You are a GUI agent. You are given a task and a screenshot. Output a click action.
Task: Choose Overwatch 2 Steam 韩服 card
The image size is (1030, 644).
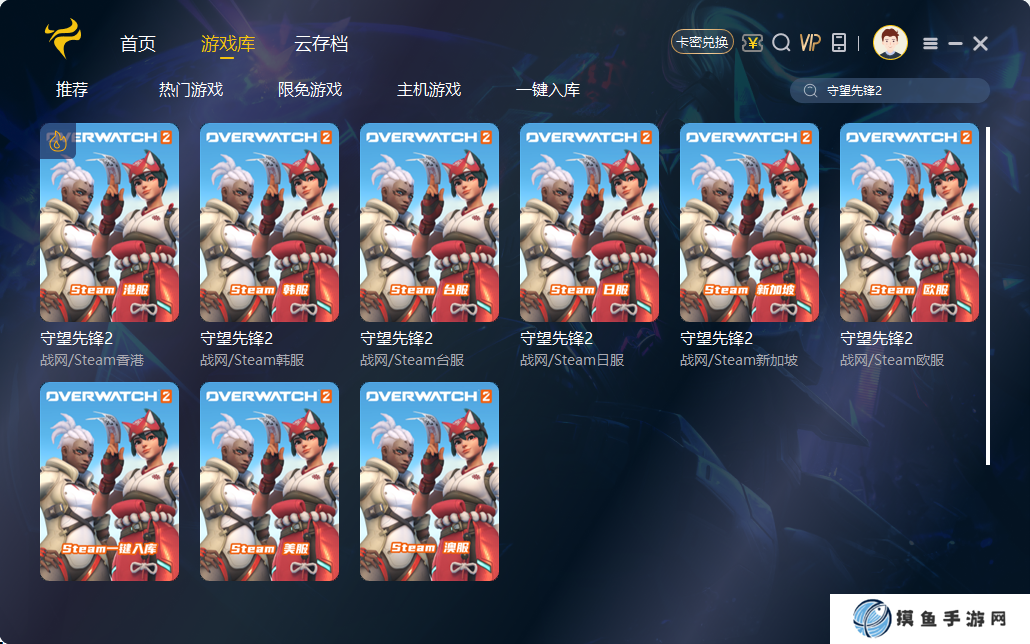click(269, 222)
